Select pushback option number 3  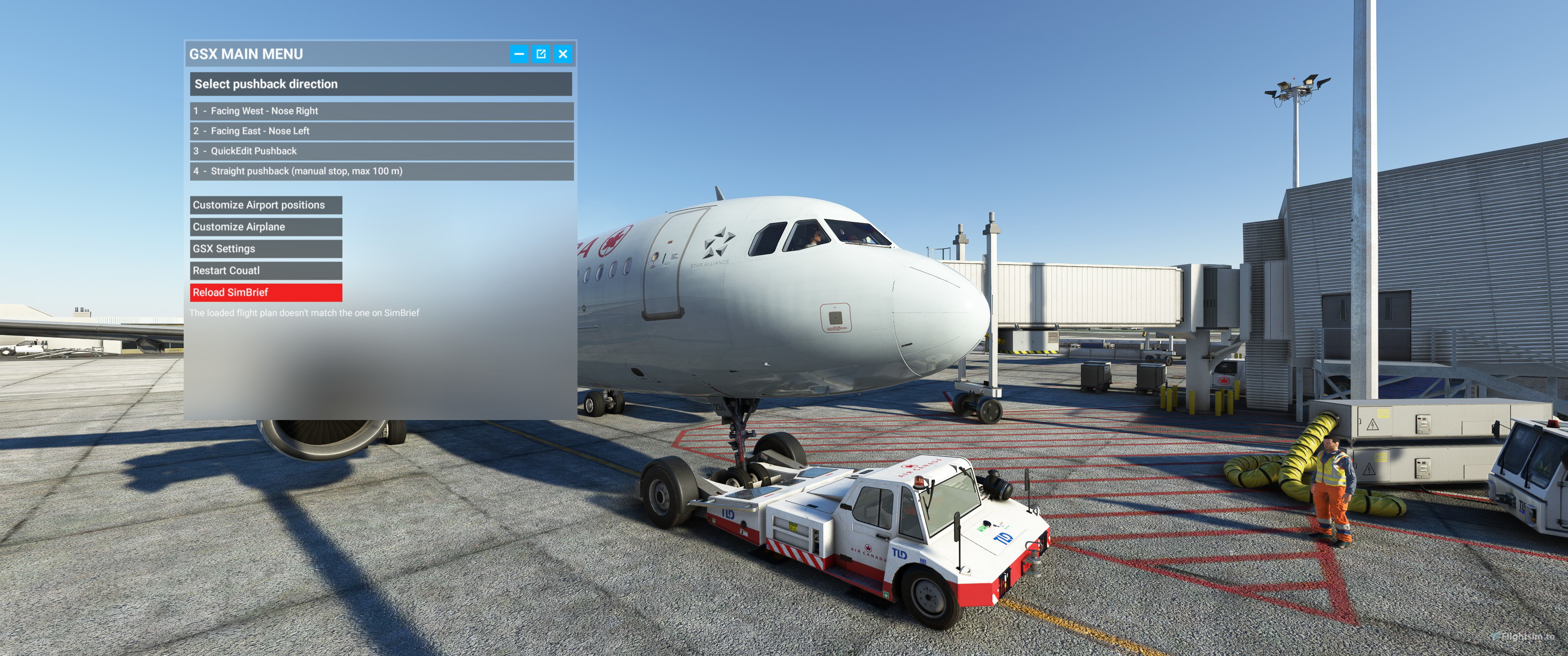(x=381, y=151)
